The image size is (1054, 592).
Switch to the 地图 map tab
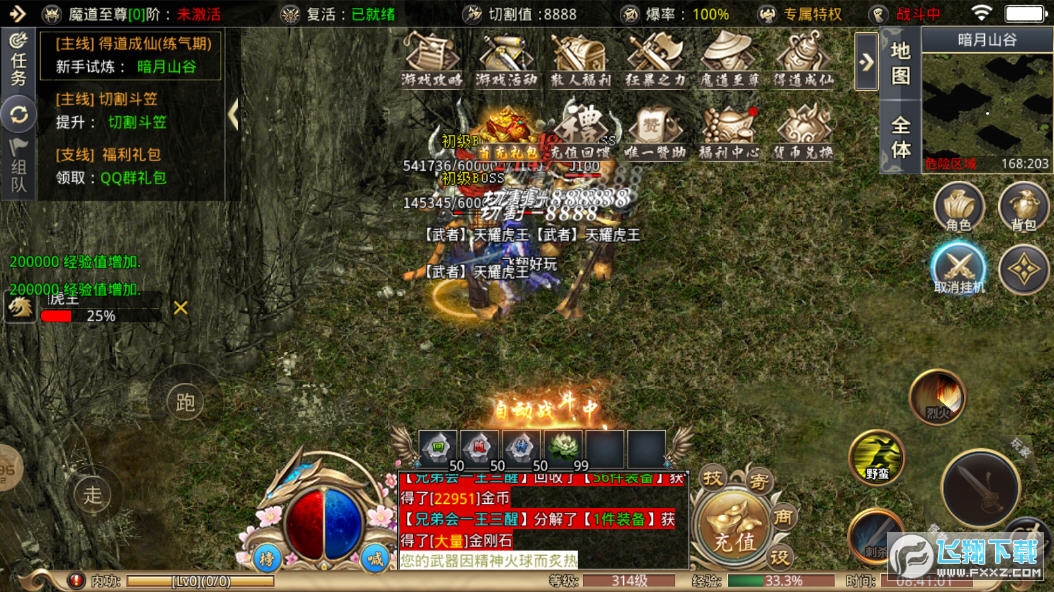tap(900, 62)
